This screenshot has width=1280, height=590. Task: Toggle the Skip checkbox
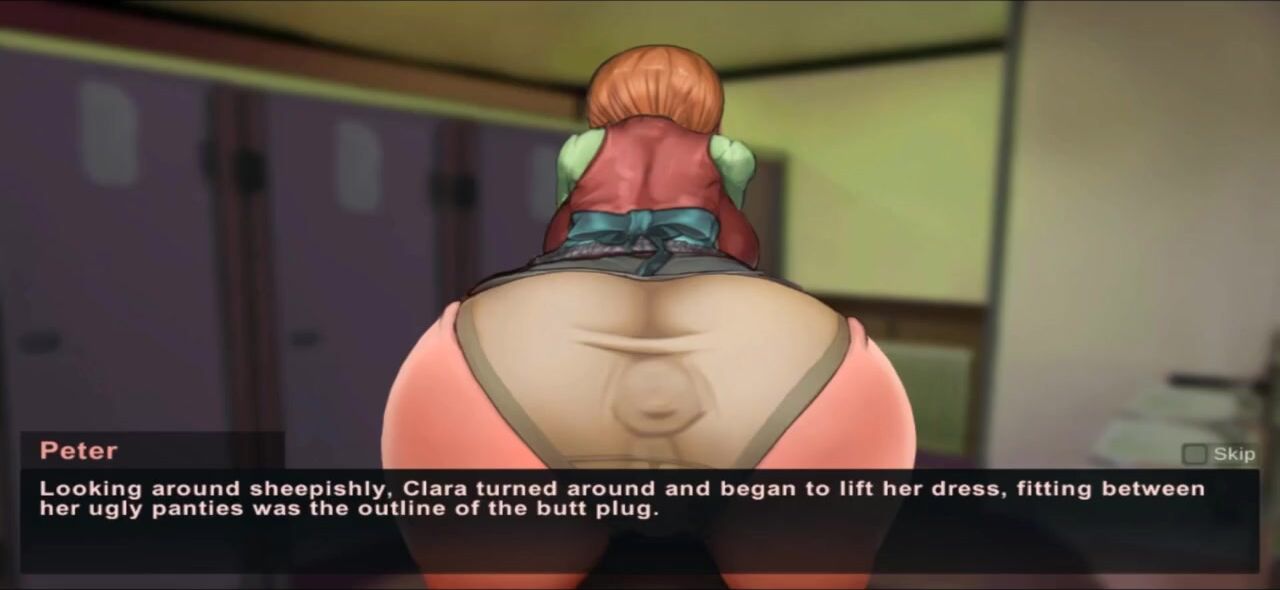[1194, 454]
